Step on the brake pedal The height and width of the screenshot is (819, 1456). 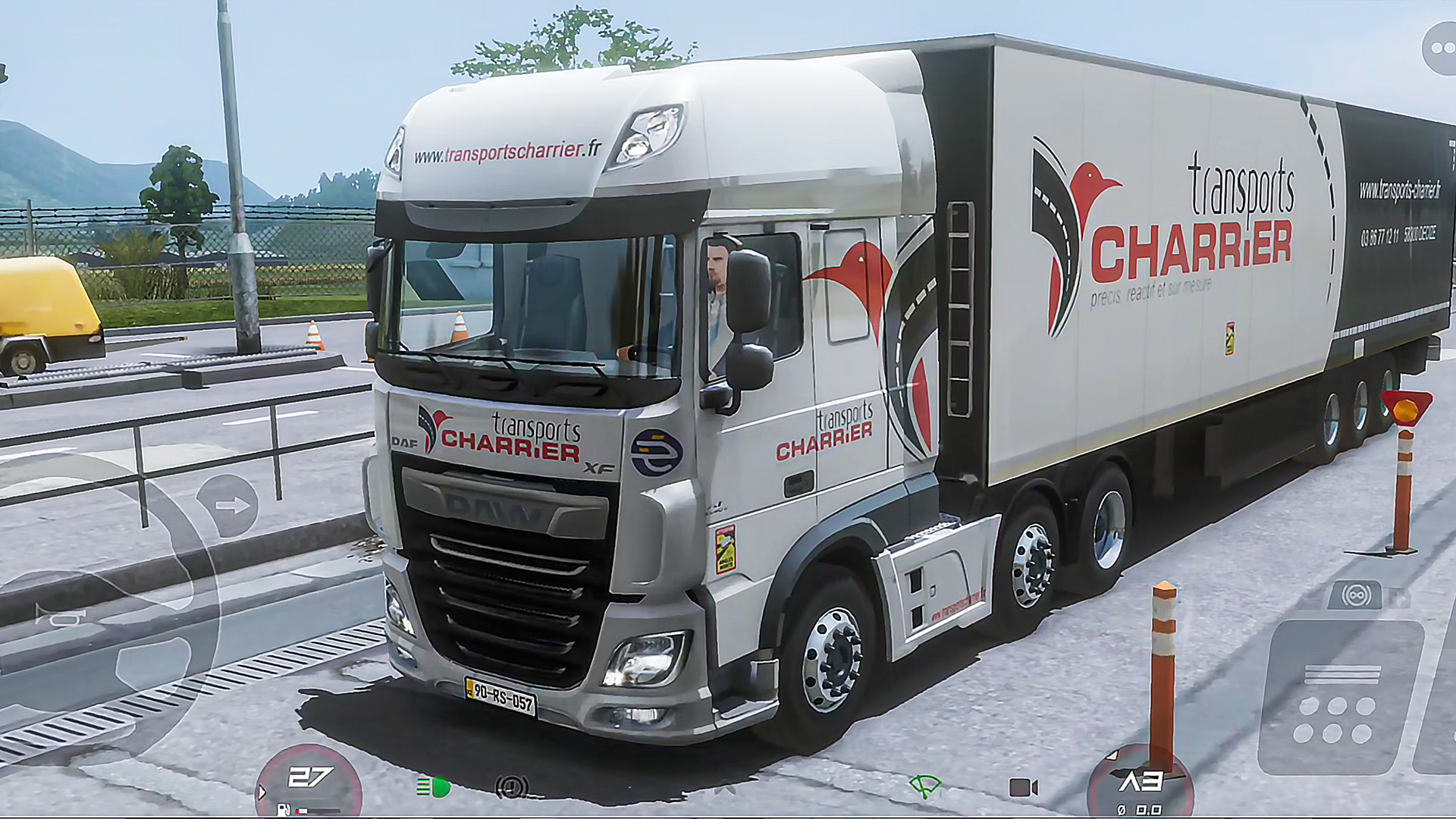point(1340,696)
